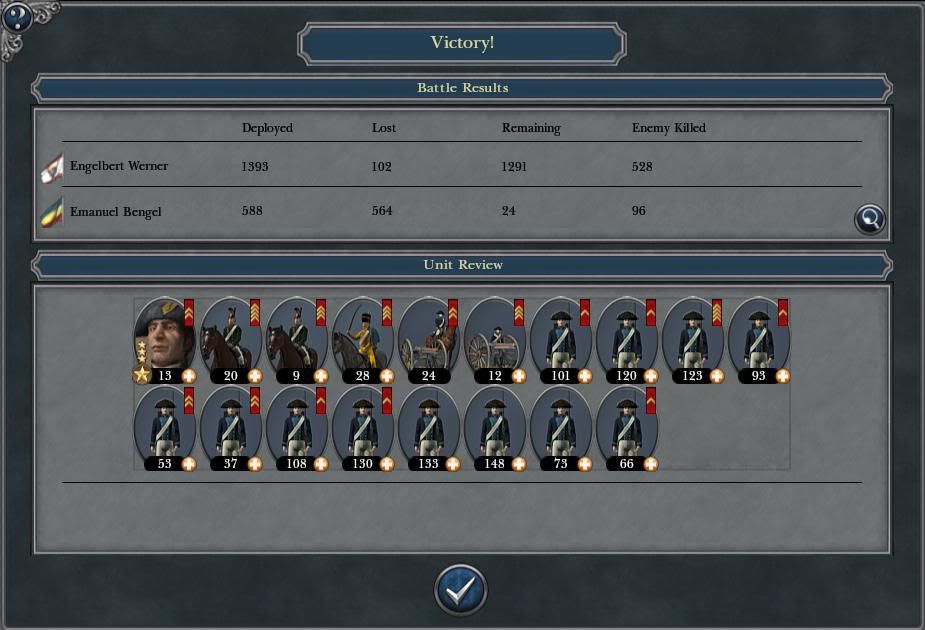Open the help question mark button
Screen dimensions: 925x630
tap(17, 16)
